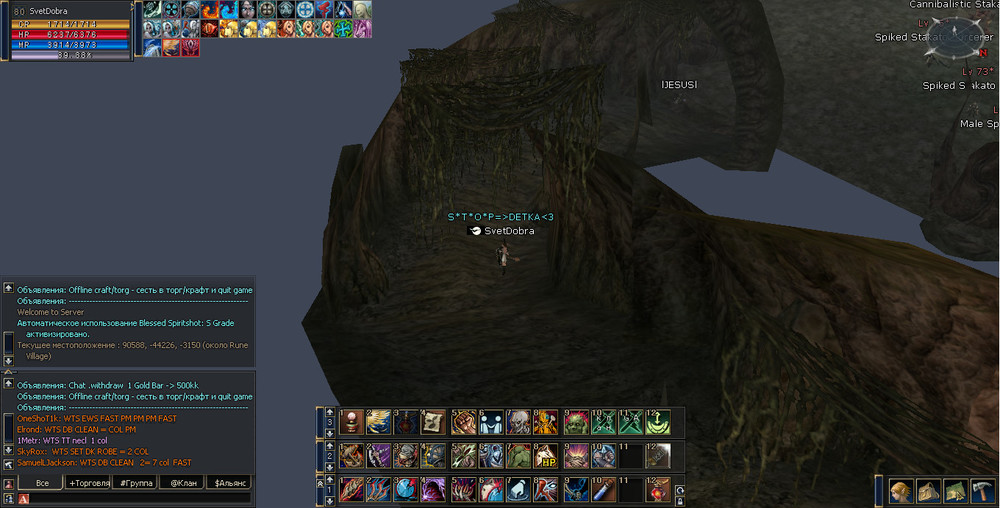The image size is (1000, 508).
Task: Open the character menu with the blonde head icon
Action: click(901, 490)
